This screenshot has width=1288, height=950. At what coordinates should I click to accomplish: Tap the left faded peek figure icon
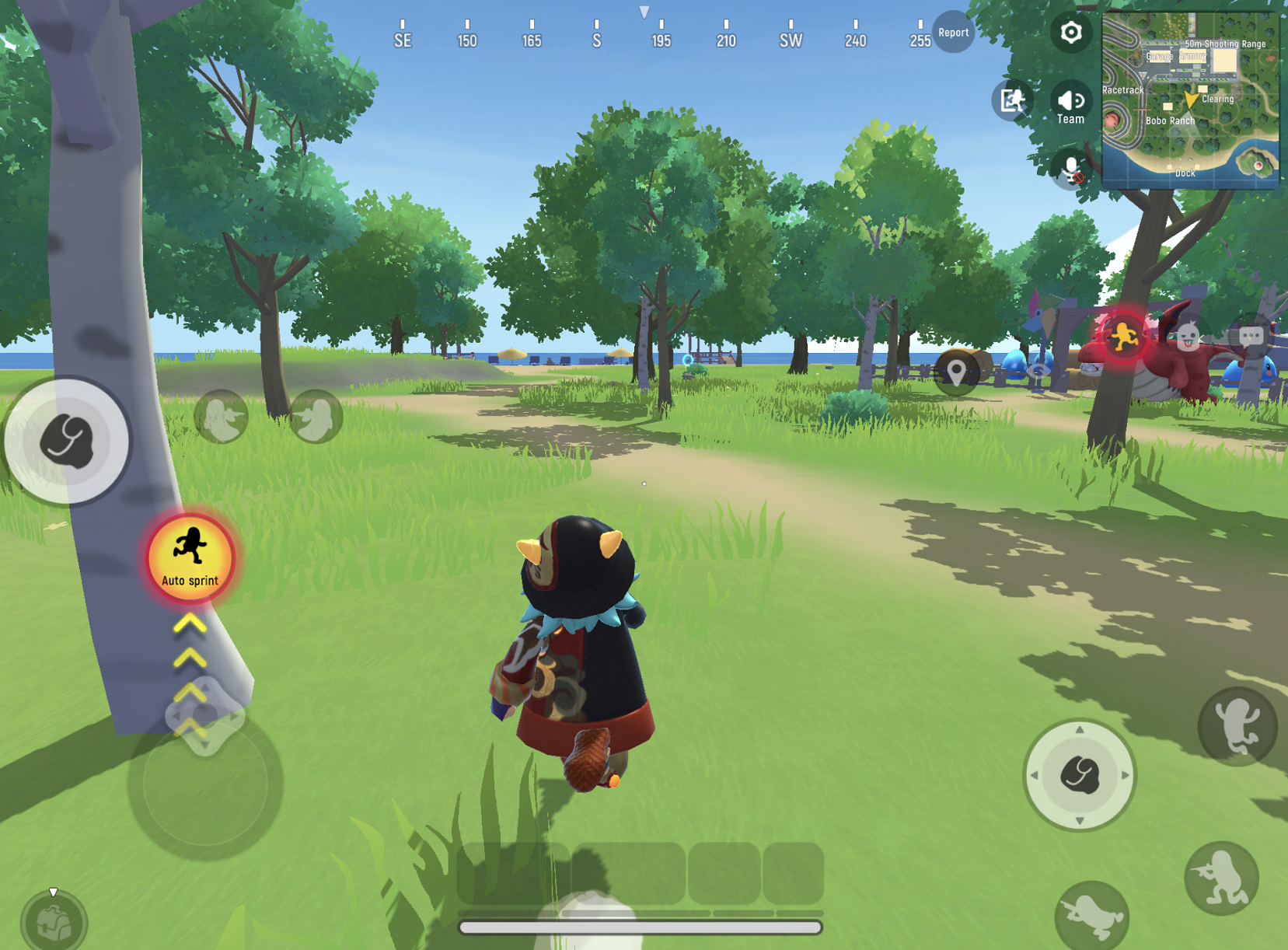[223, 416]
